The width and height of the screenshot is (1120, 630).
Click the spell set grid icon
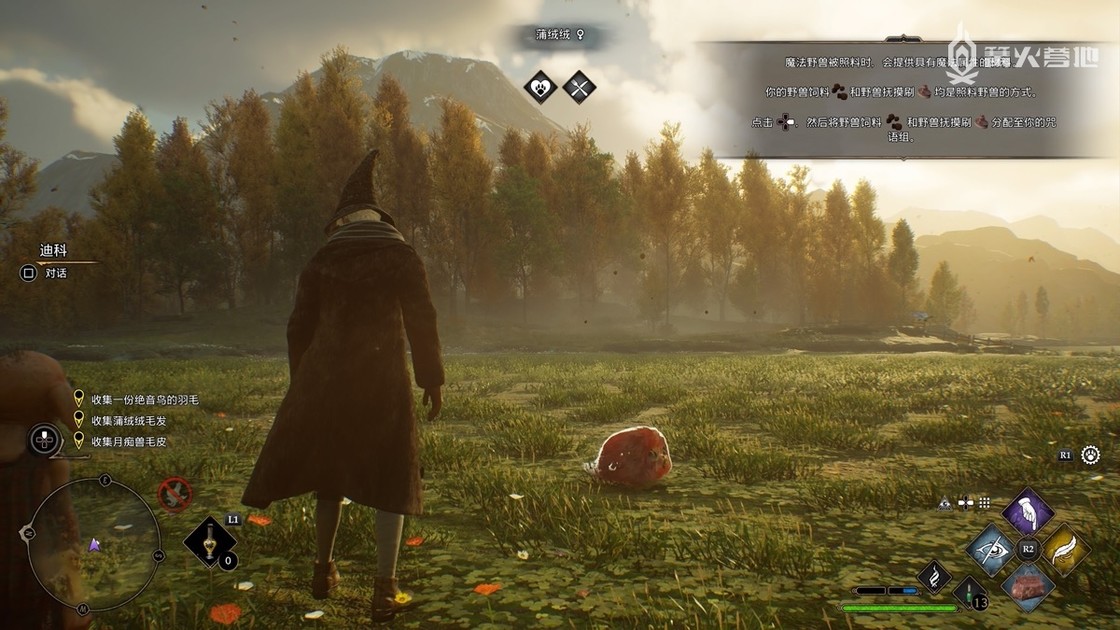pyautogui.click(x=984, y=503)
